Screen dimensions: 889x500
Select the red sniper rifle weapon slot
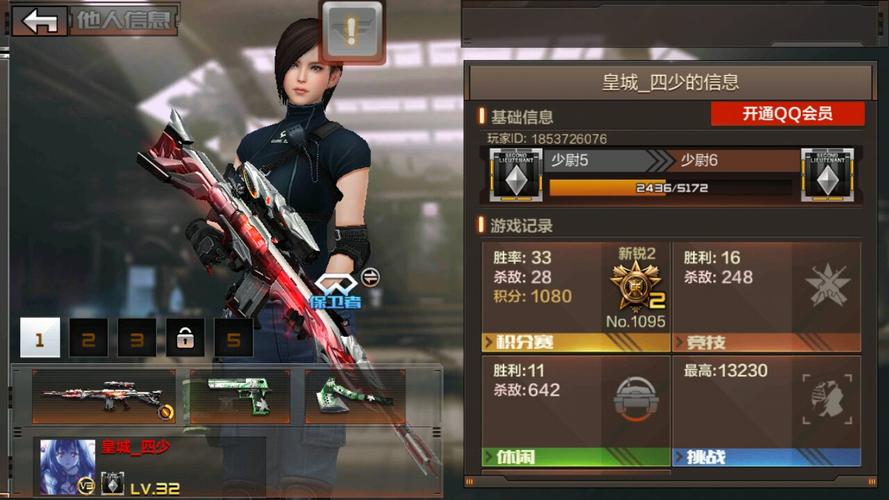coord(104,396)
